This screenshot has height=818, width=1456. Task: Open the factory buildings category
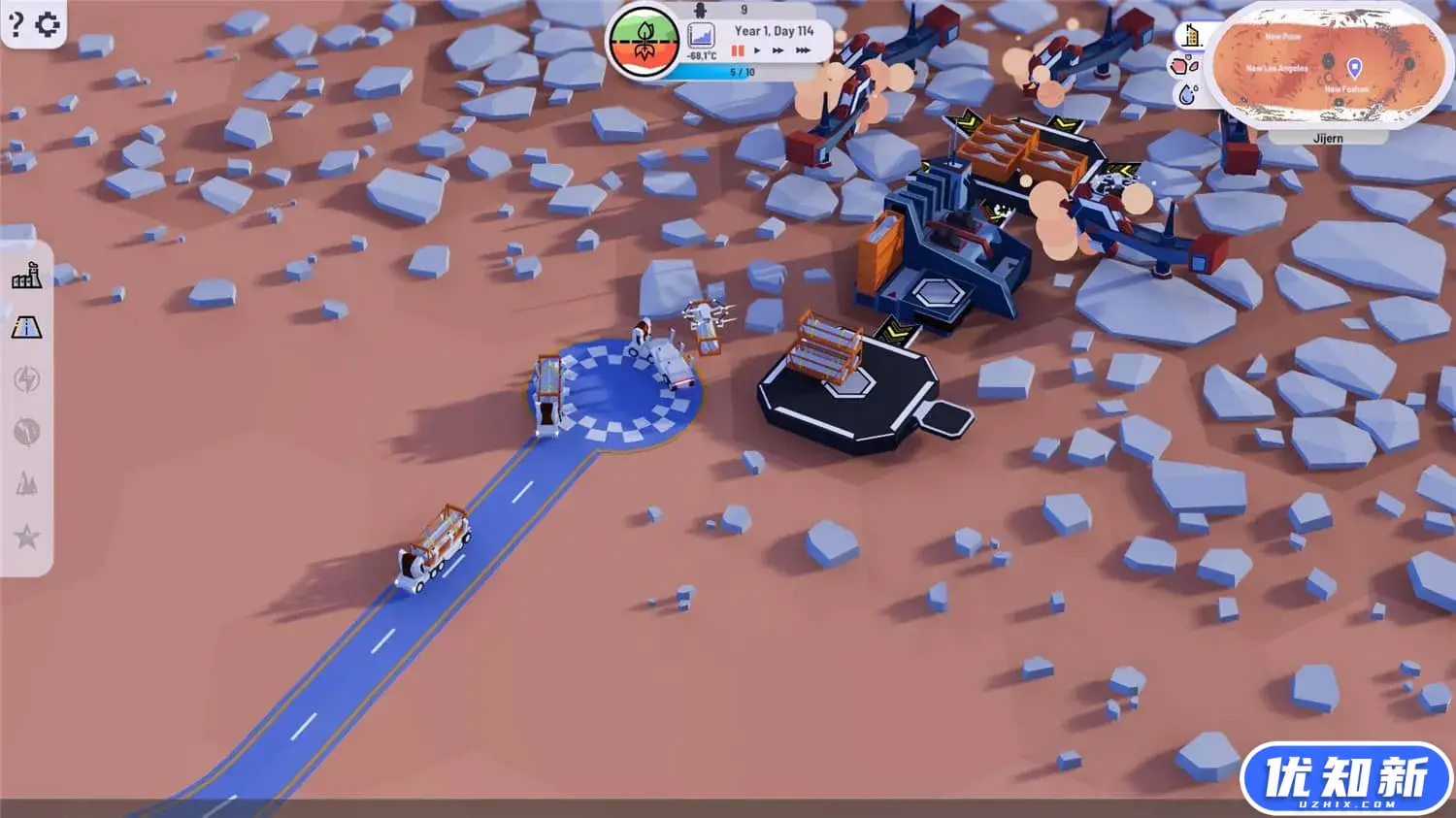point(26,277)
